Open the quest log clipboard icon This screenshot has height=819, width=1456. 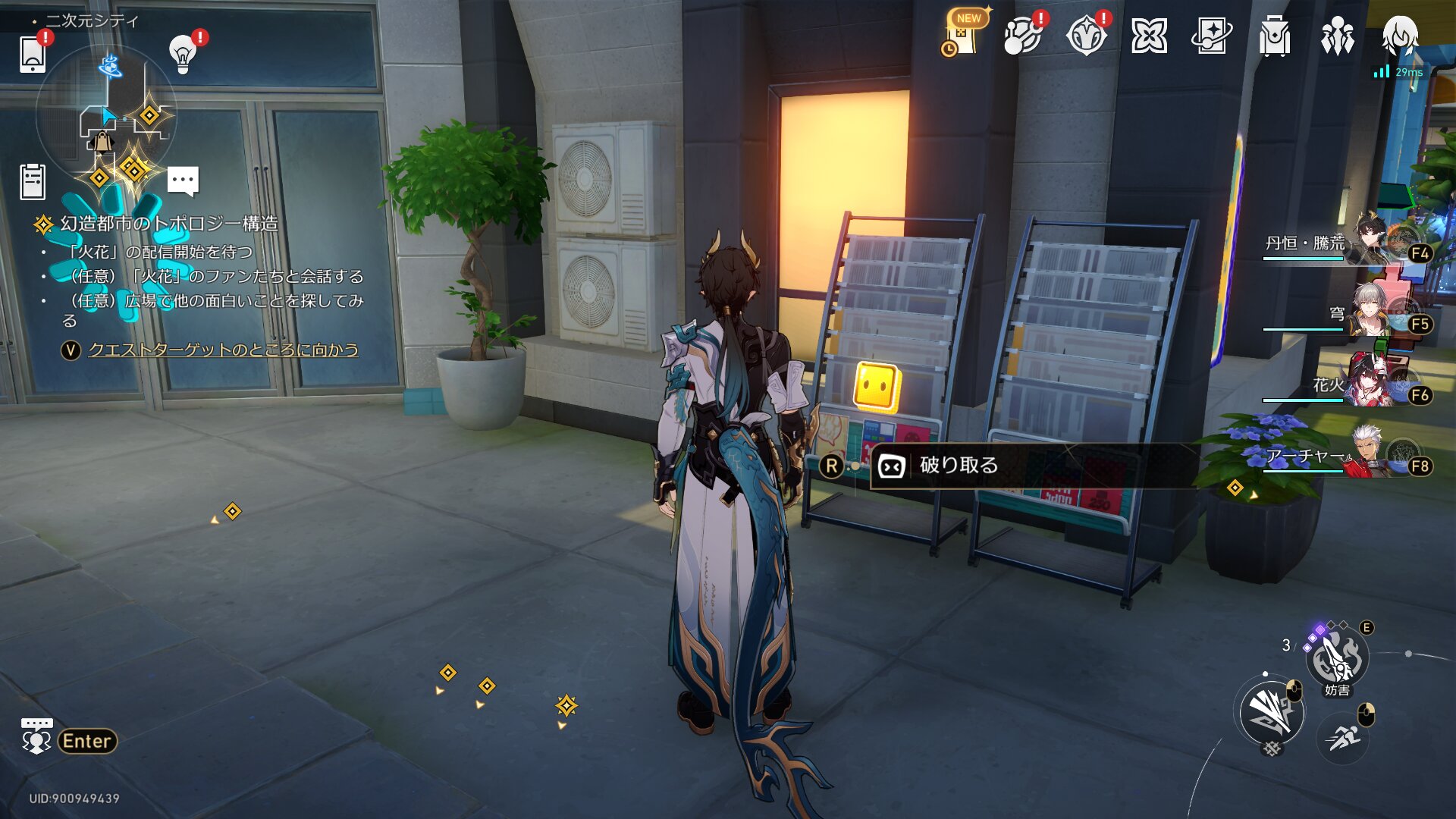(x=33, y=182)
